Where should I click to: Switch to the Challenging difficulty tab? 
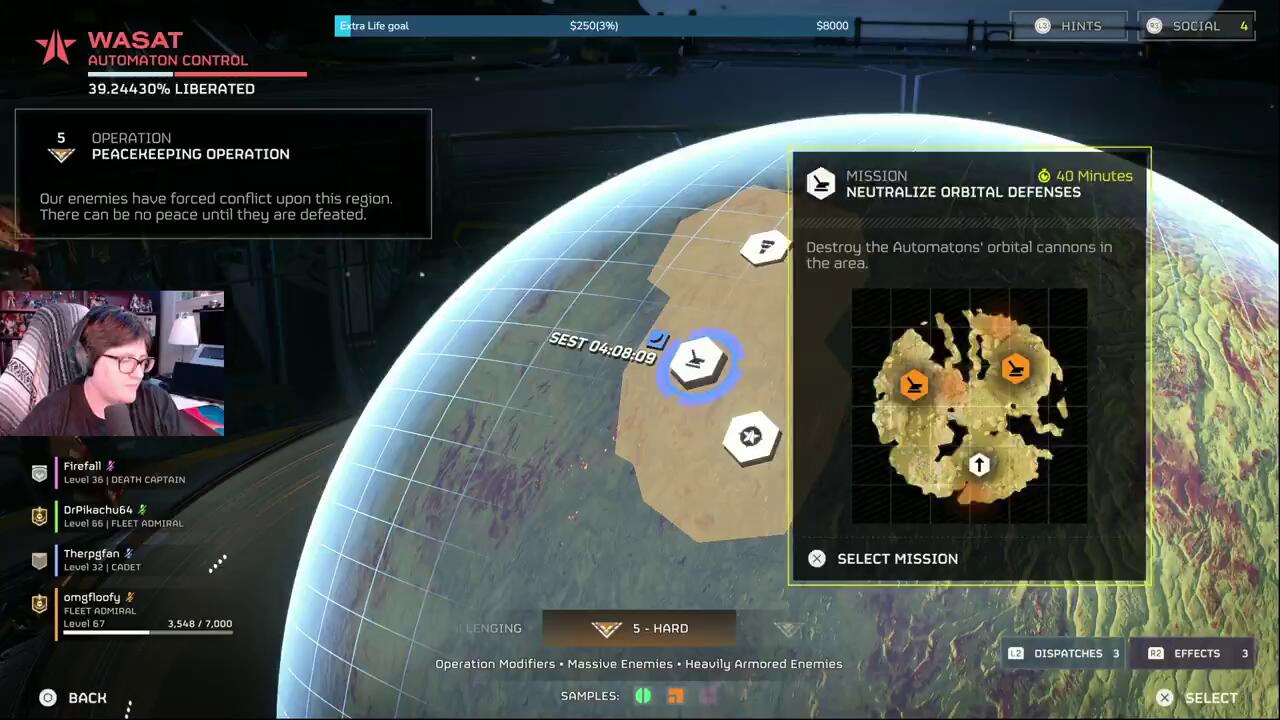click(490, 629)
